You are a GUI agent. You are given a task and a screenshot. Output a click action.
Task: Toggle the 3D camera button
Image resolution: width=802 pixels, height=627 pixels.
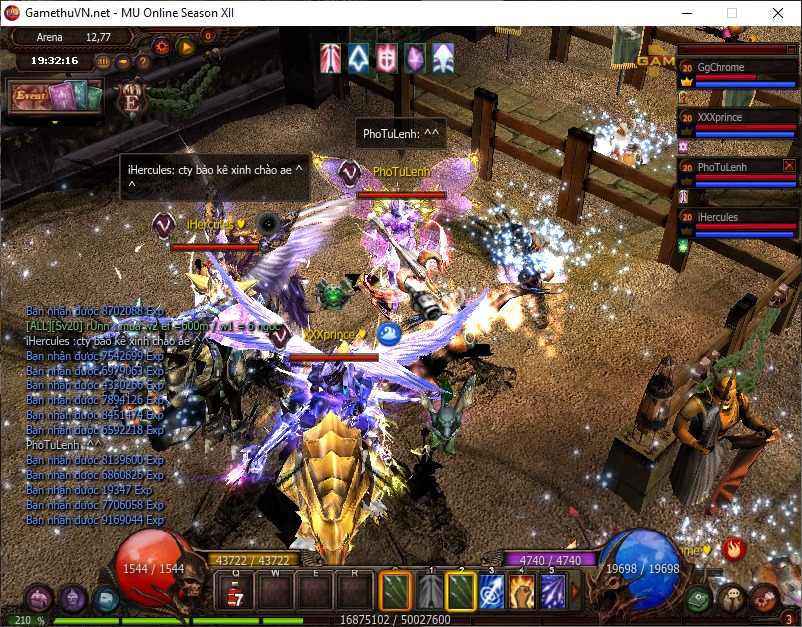pyautogui.click(x=103, y=62)
